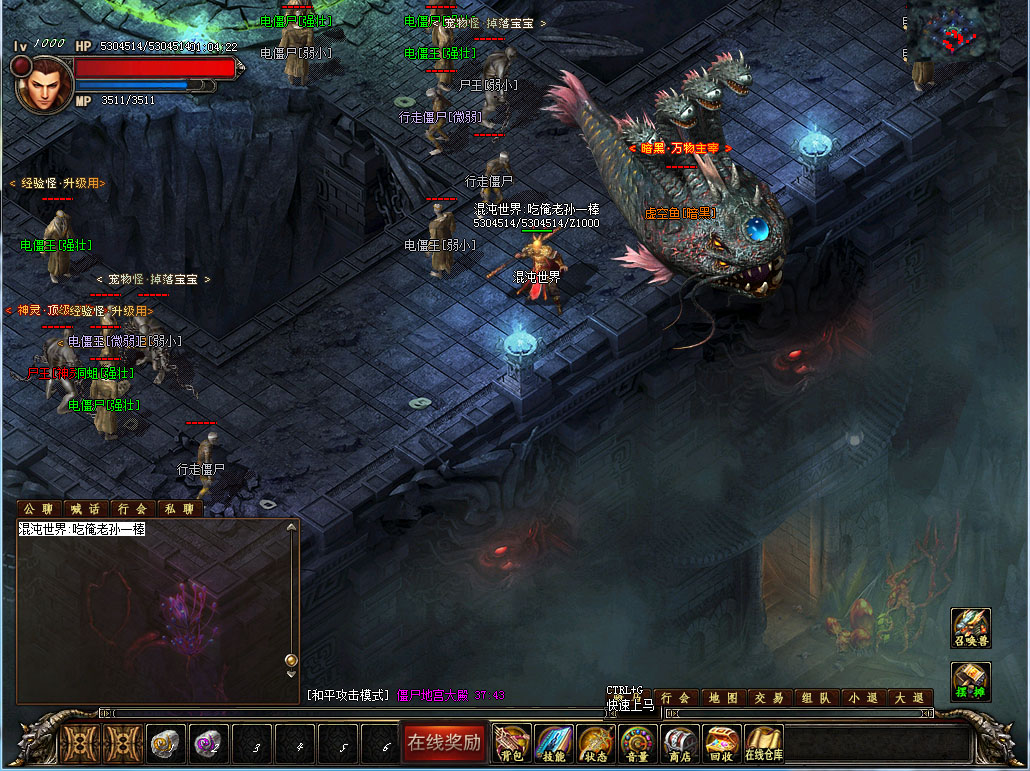Image resolution: width=1030 pixels, height=771 pixels.
Task: Switch to the 公聊 public chat tab
Action: click(39, 509)
